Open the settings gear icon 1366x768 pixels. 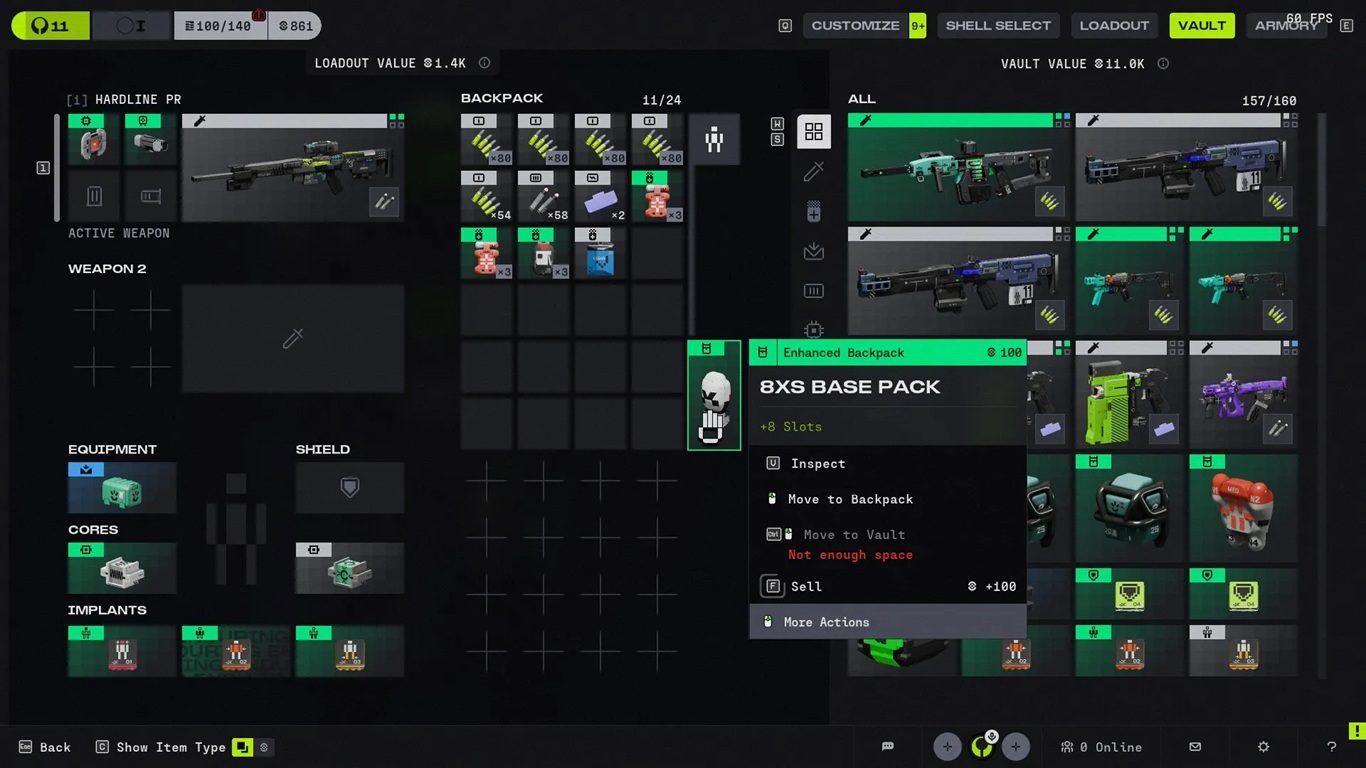[x=1263, y=747]
